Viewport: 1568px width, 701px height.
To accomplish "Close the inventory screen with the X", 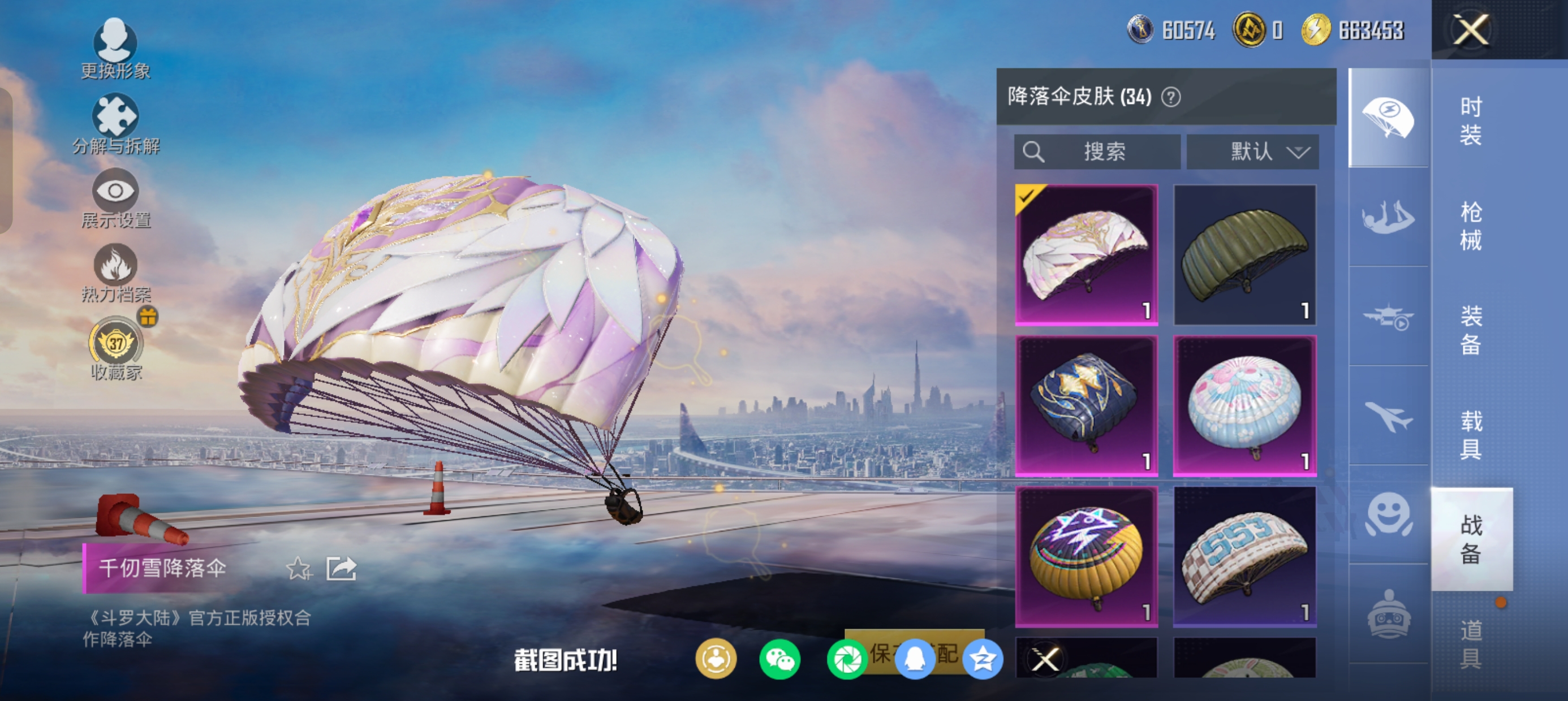I will coord(1471,30).
